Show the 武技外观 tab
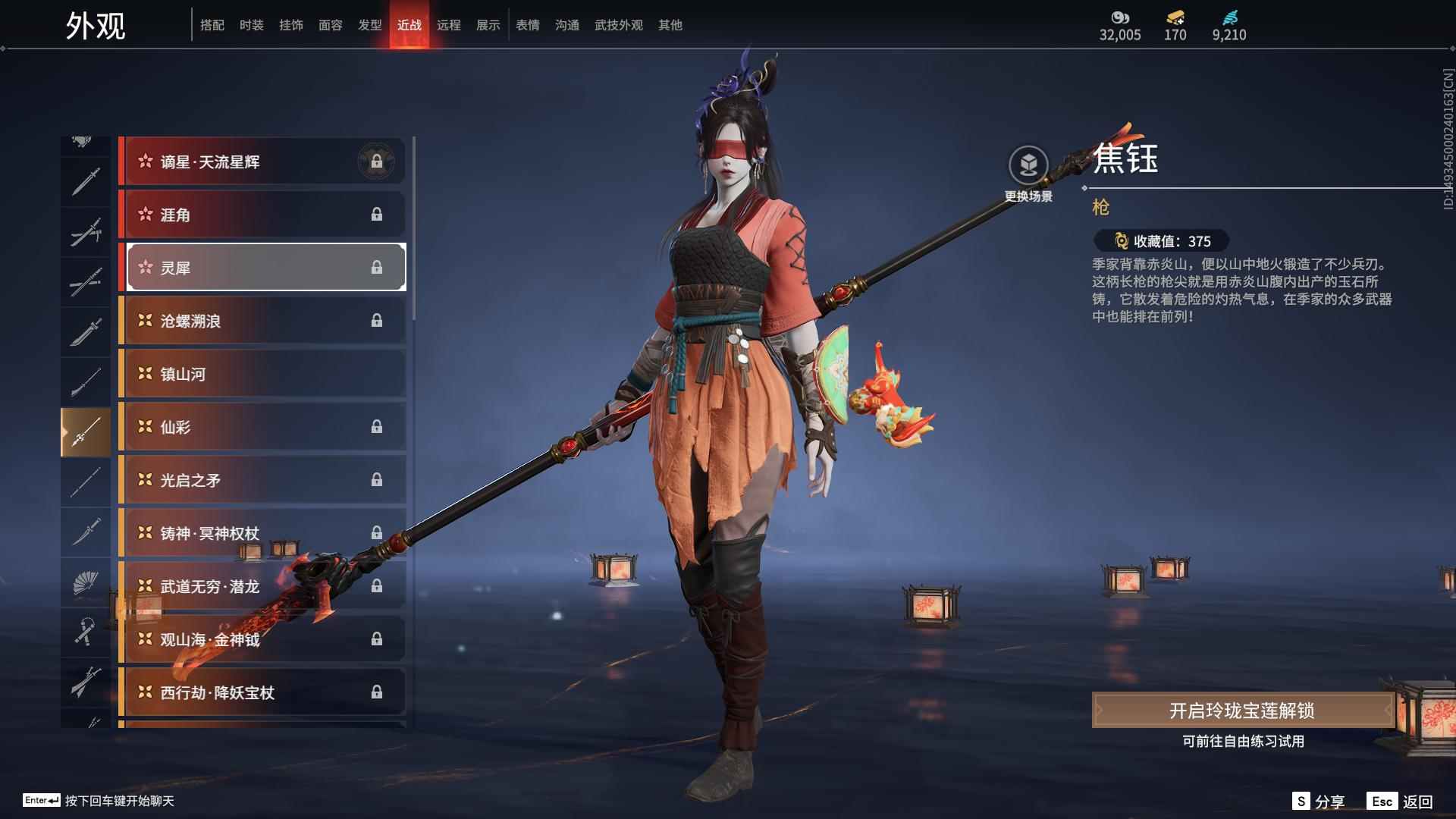Screen dimensions: 1456x819 click(x=618, y=25)
